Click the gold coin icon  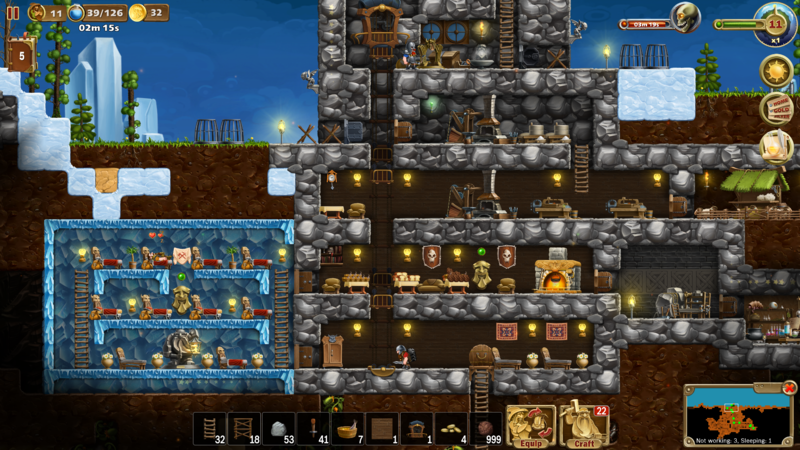(137, 13)
